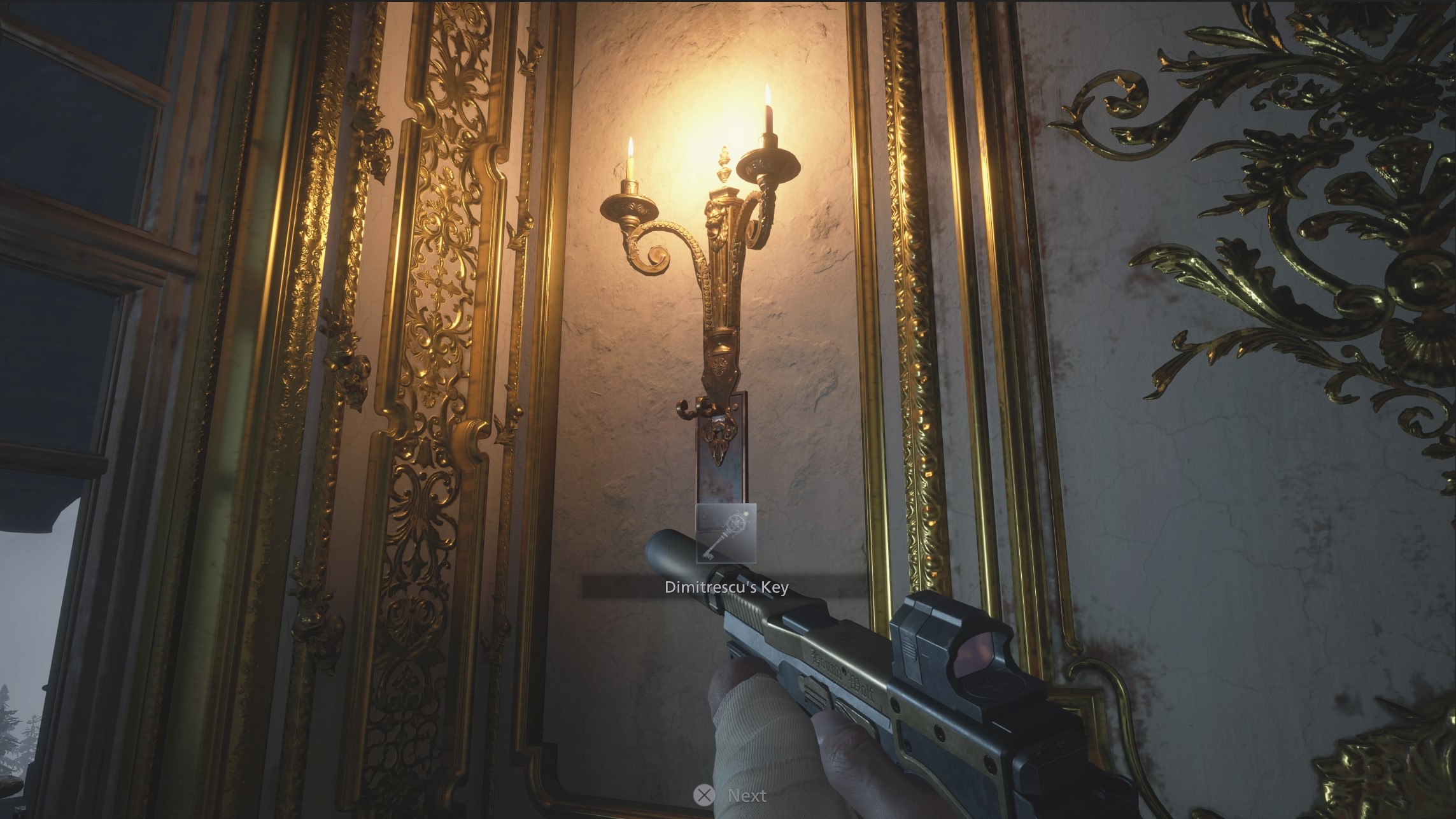Select the Next prompt at the bottom
The width and height of the screenshot is (1456, 819).
745,795
